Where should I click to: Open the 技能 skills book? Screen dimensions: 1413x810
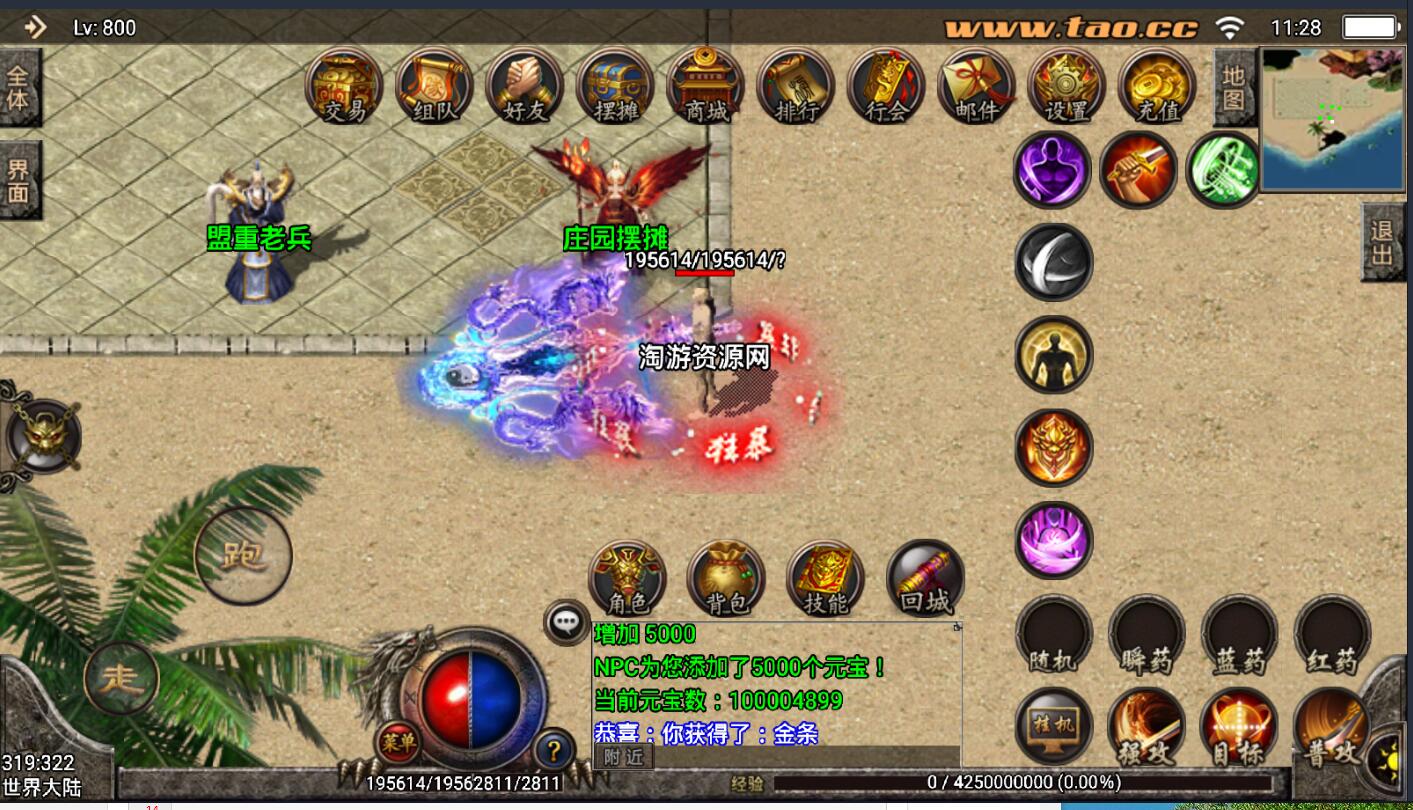tap(825, 579)
